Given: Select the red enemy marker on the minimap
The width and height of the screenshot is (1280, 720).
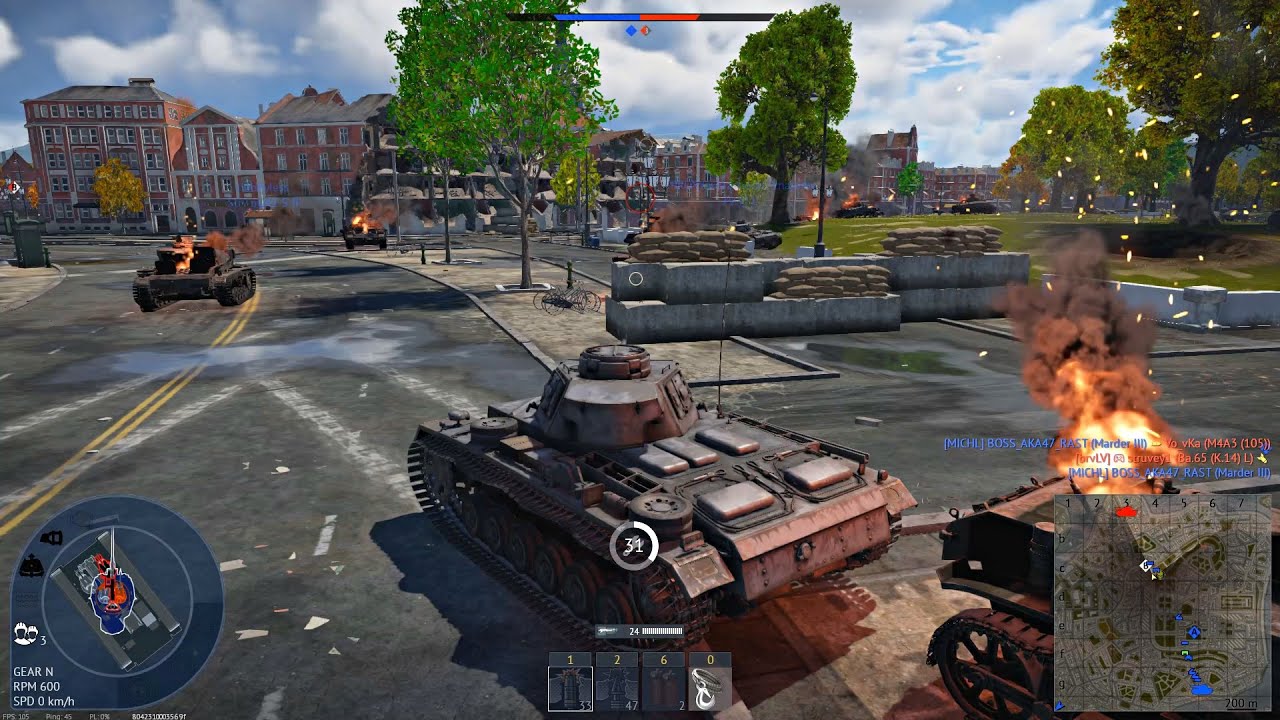Looking at the screenshot, I should click(1126, 512).
